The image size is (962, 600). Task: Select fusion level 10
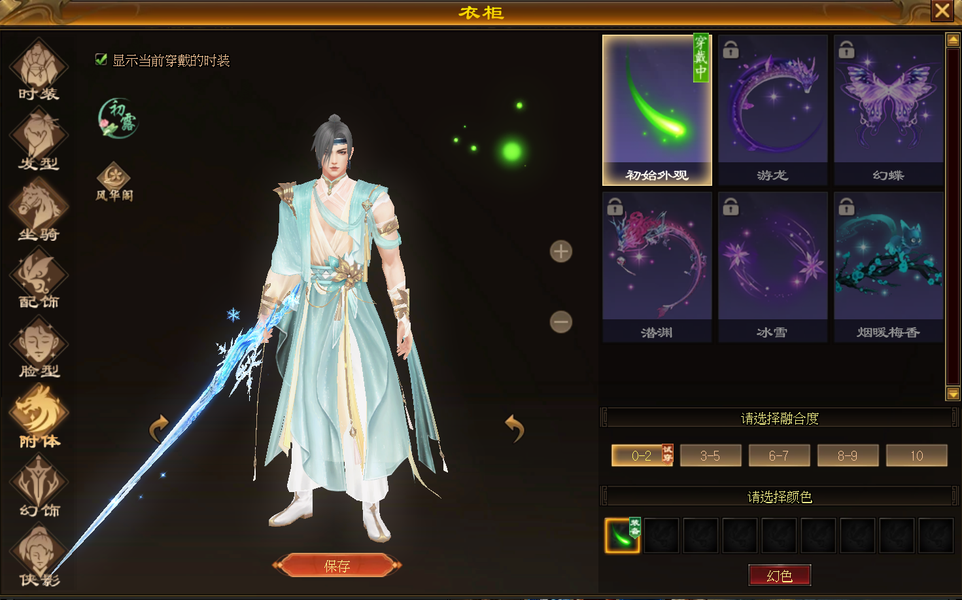click(916, 456)
